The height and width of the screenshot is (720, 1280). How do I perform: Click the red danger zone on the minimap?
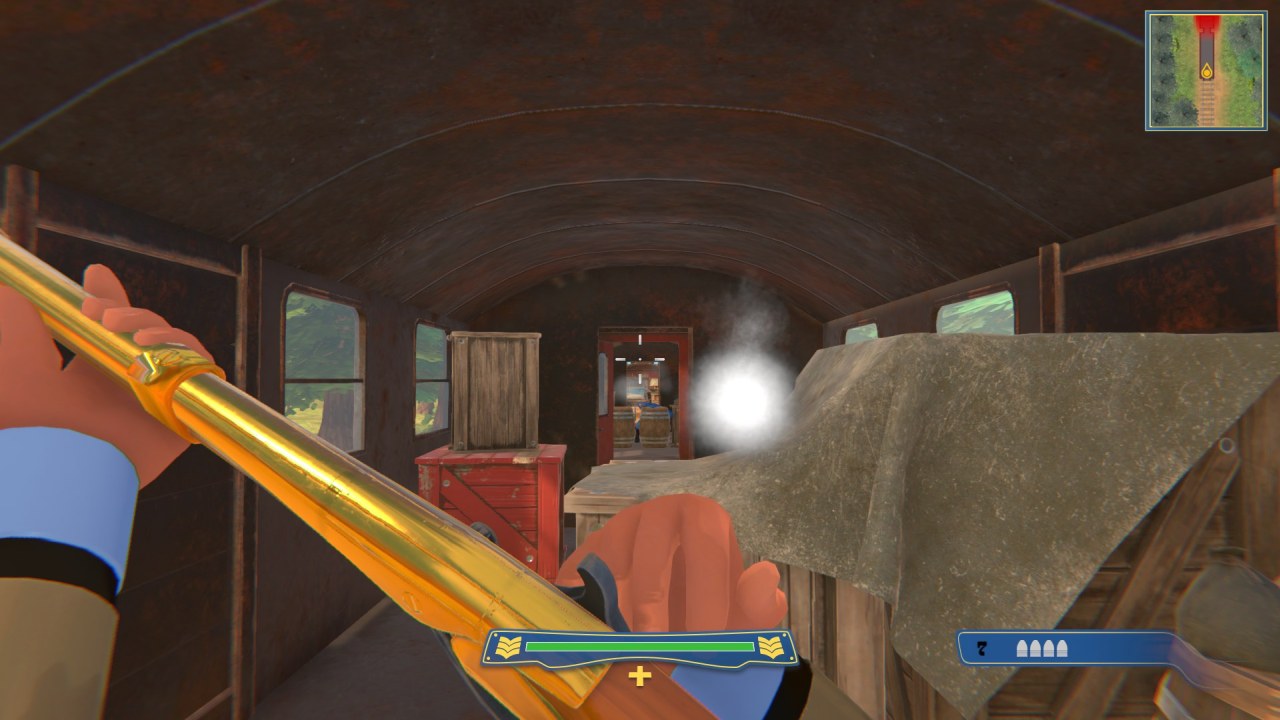point(1206,22)
